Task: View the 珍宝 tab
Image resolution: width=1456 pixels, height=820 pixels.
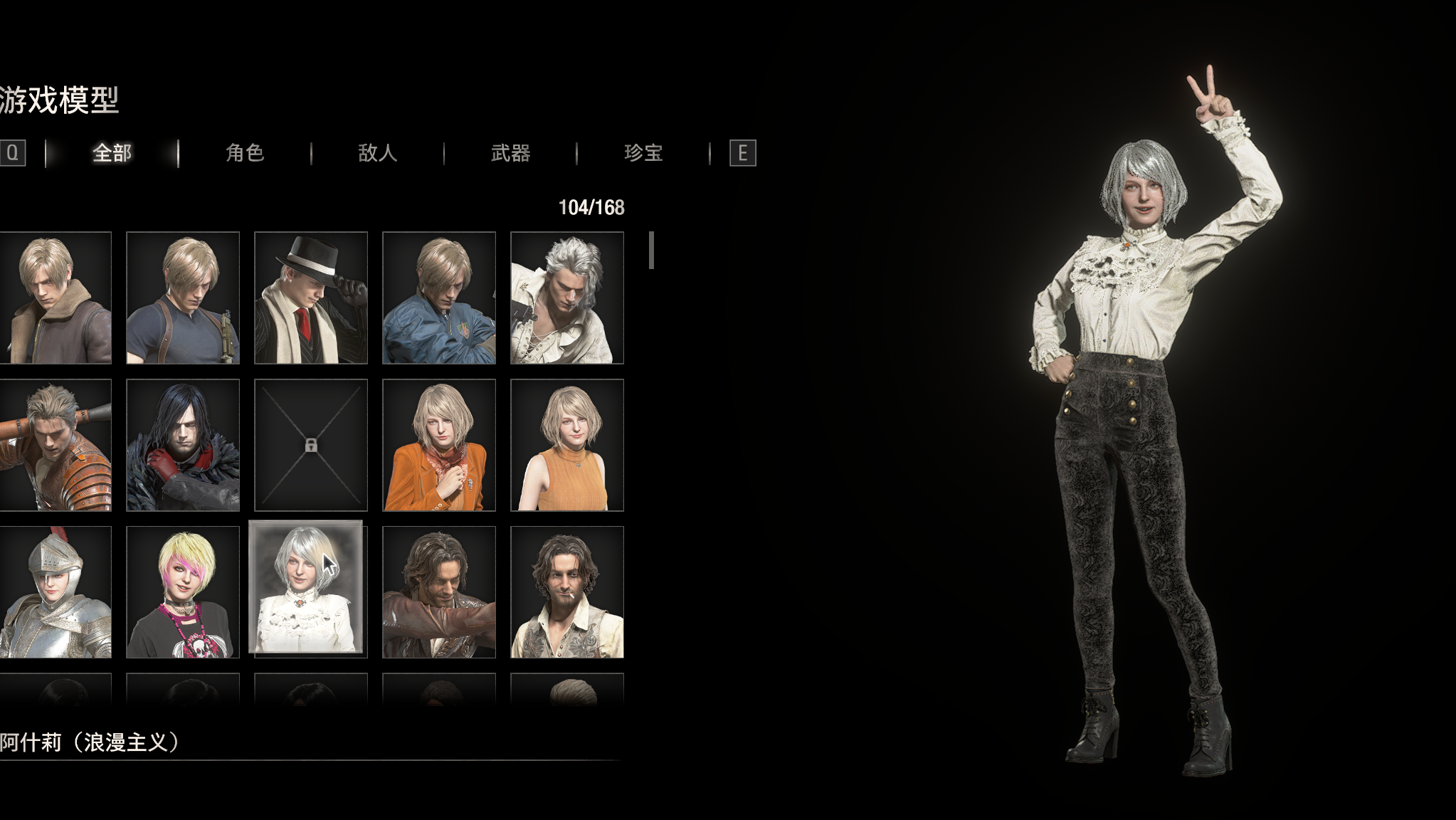Action: point(643,152)
